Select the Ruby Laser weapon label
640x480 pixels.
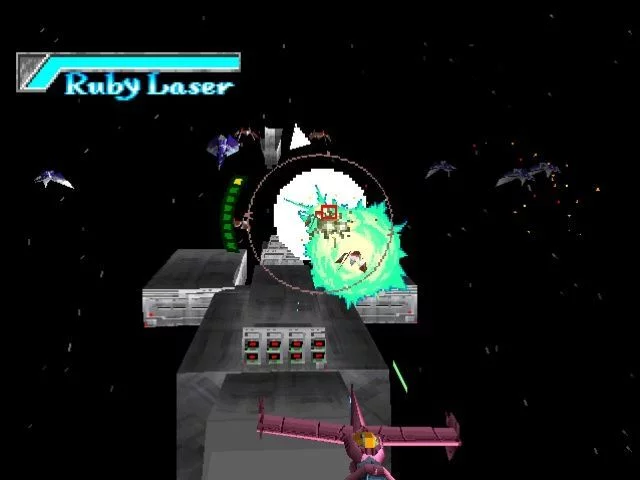148,84
